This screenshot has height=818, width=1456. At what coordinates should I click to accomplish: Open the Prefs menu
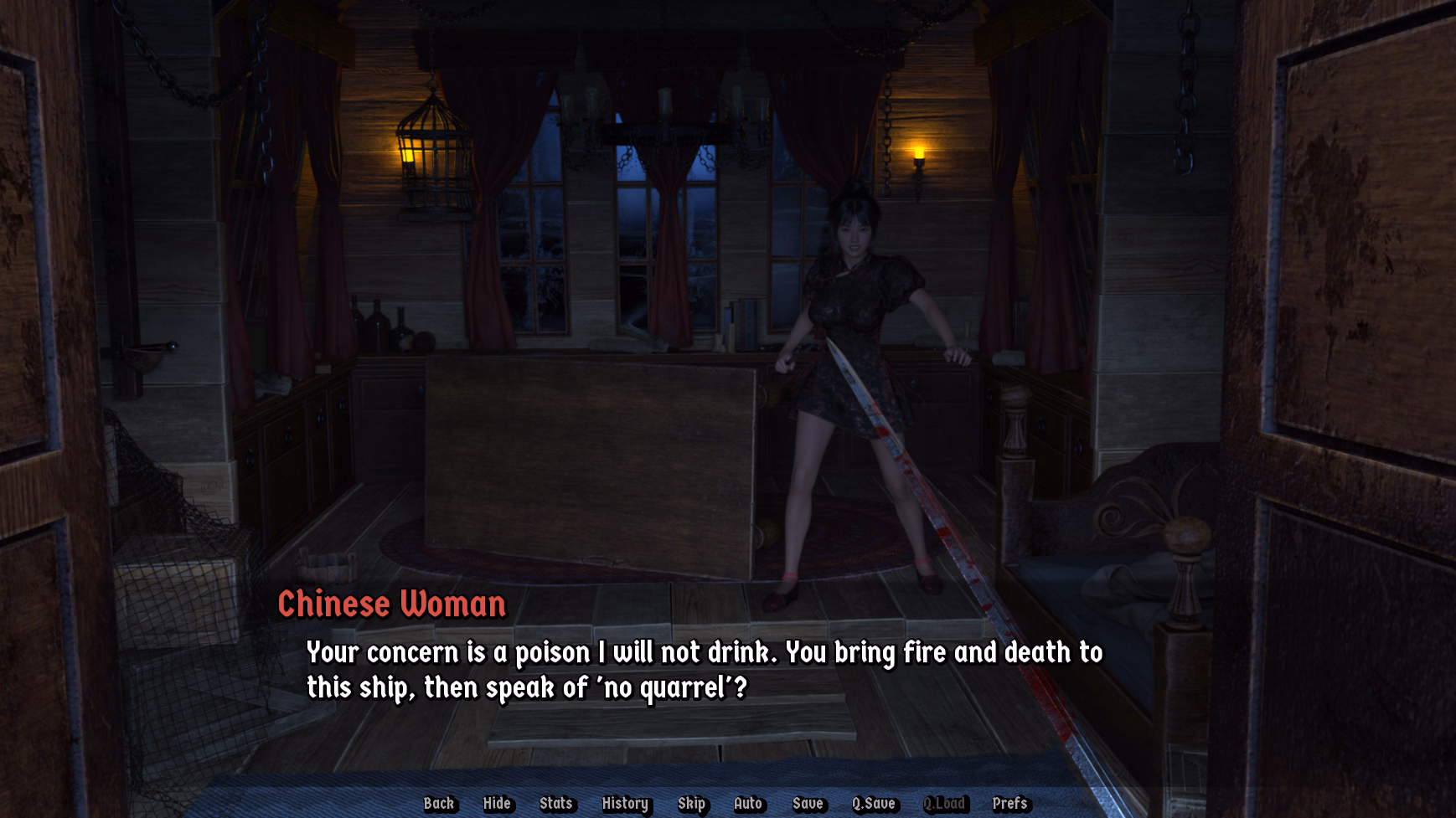[x=1009, y=804]
